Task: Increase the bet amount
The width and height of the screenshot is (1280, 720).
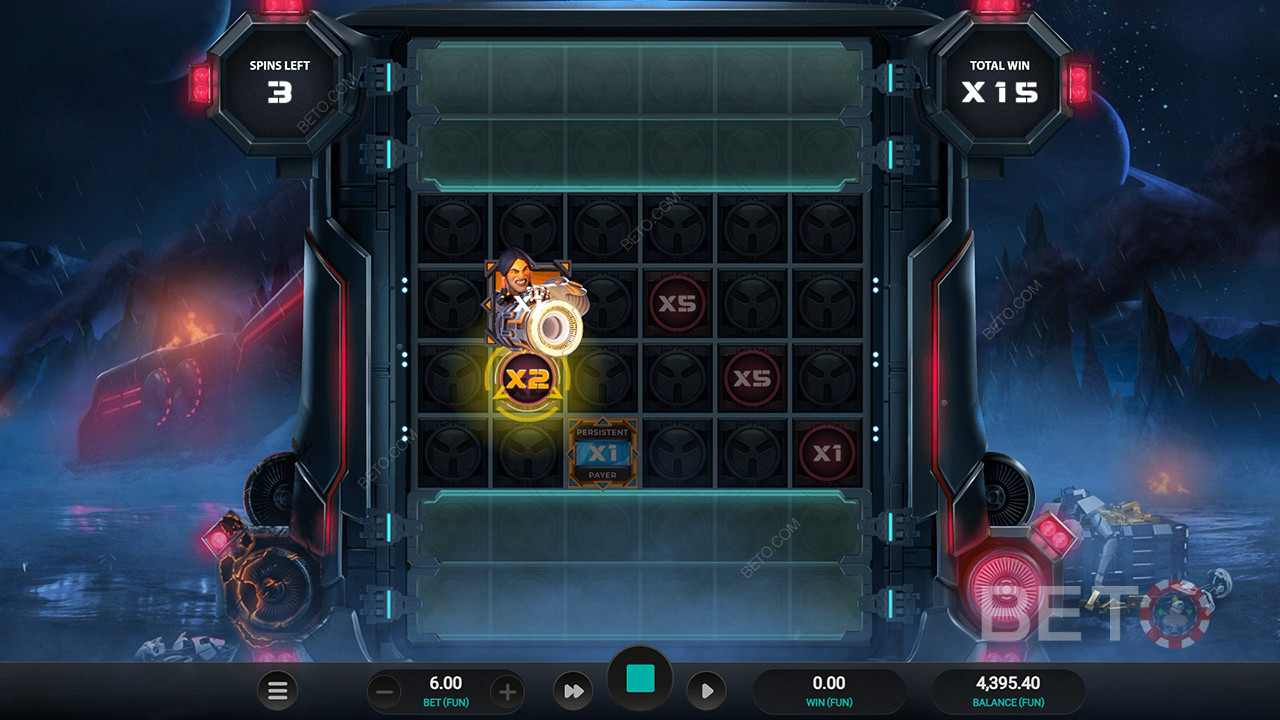Action: 507,691
